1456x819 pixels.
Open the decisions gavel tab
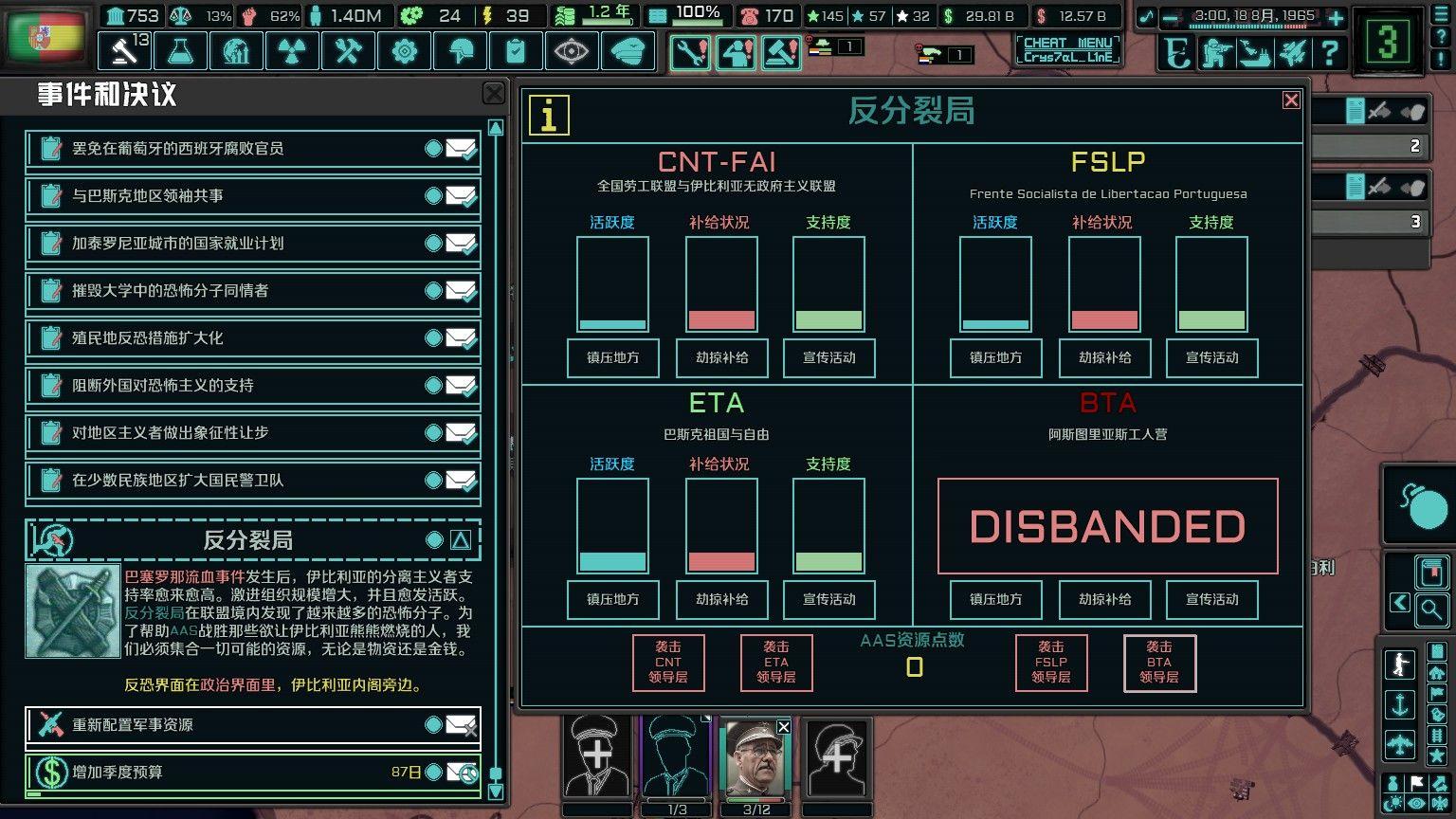(124, 50)
